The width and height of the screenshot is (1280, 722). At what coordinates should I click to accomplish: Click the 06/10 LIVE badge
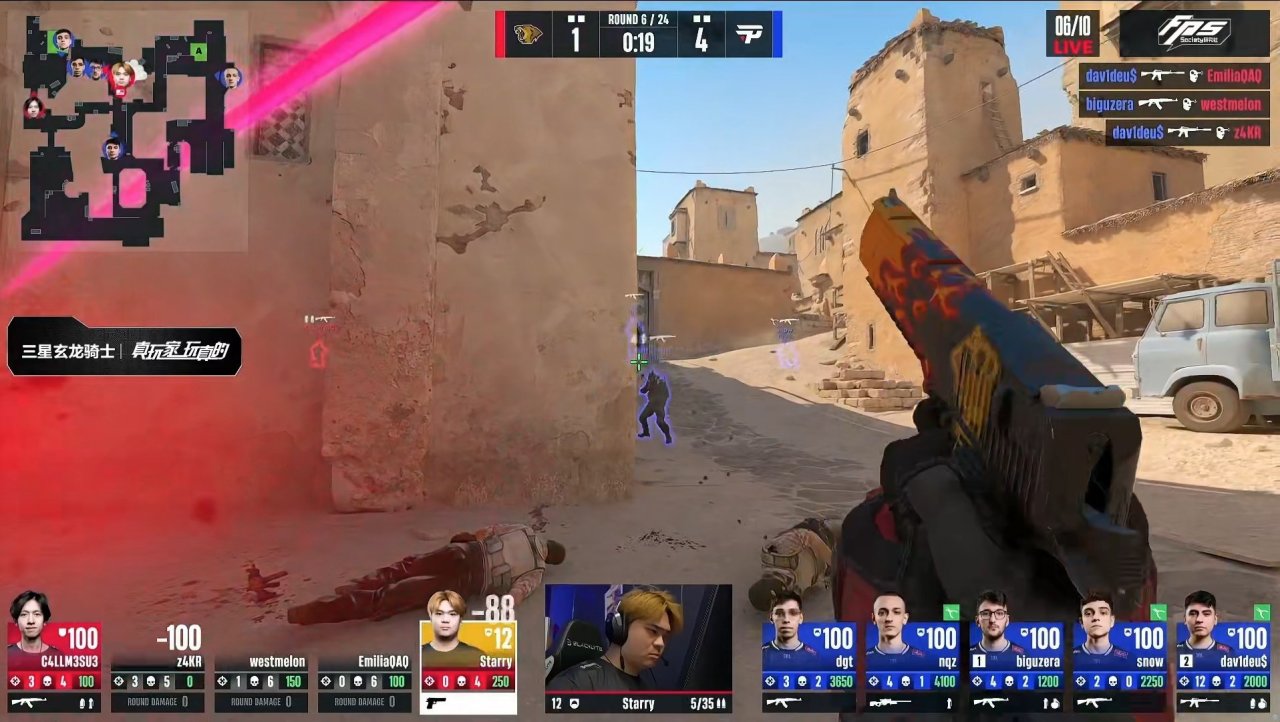[1072, 34]
